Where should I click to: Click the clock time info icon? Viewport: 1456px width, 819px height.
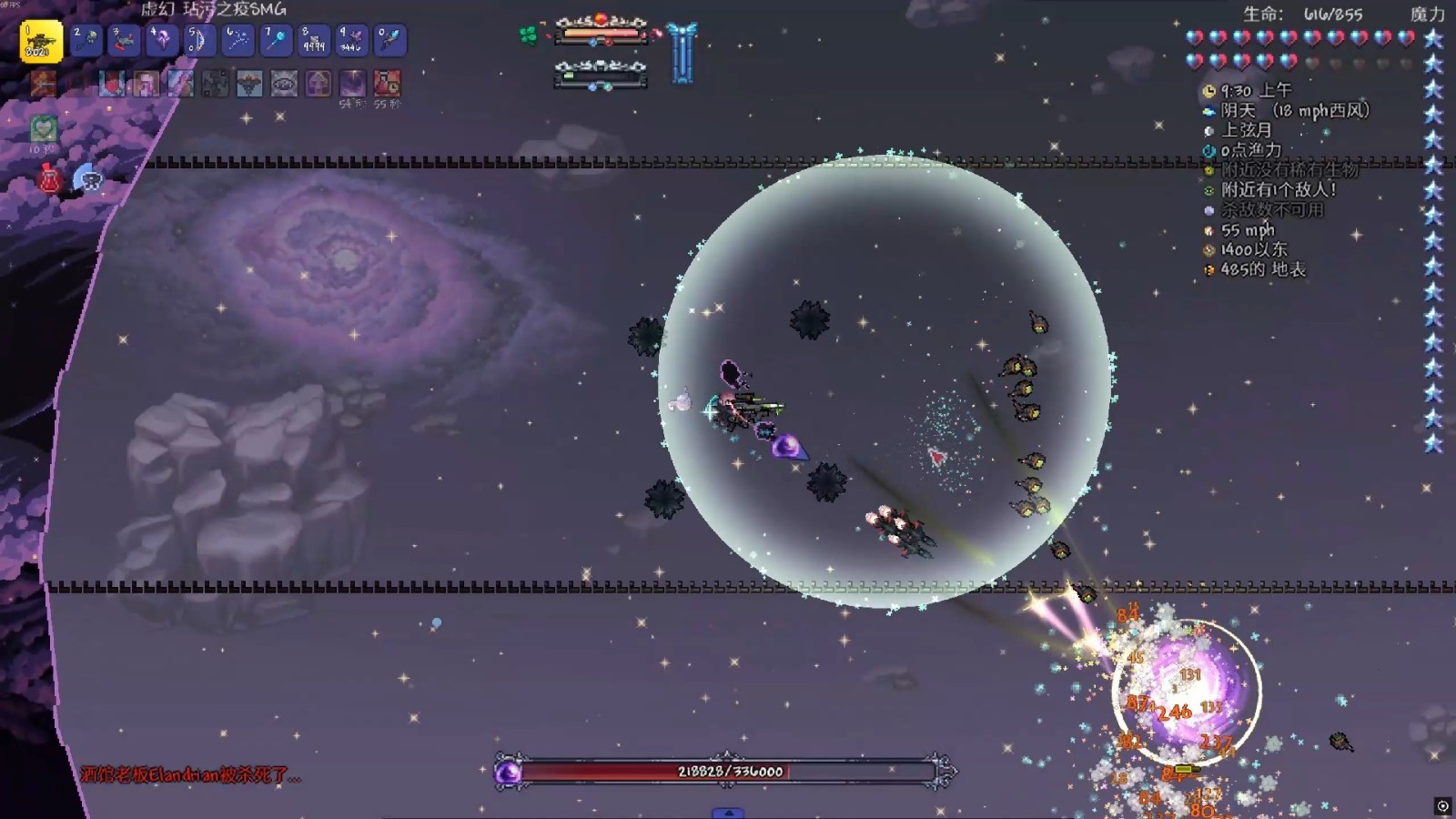(x=1209, y=91)
